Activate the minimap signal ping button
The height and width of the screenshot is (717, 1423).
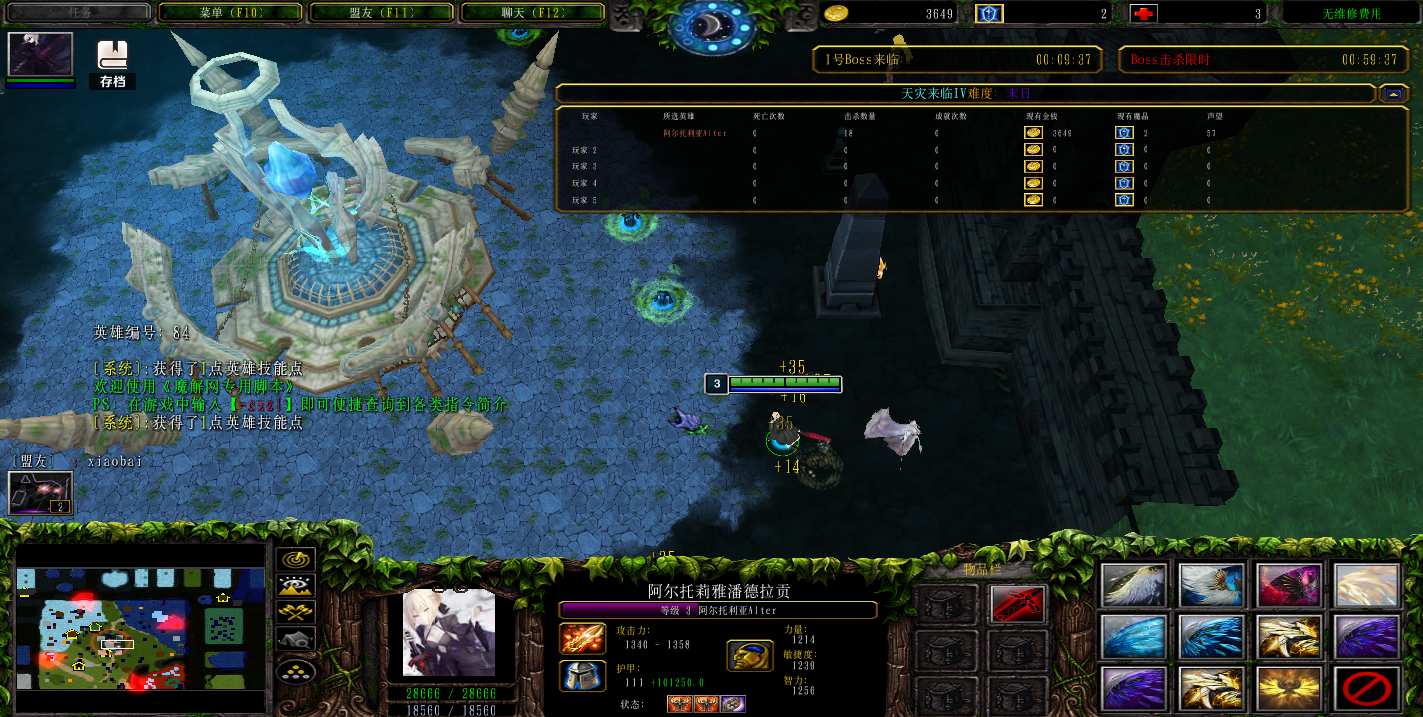pyautogui.click(x=296, y=560)
